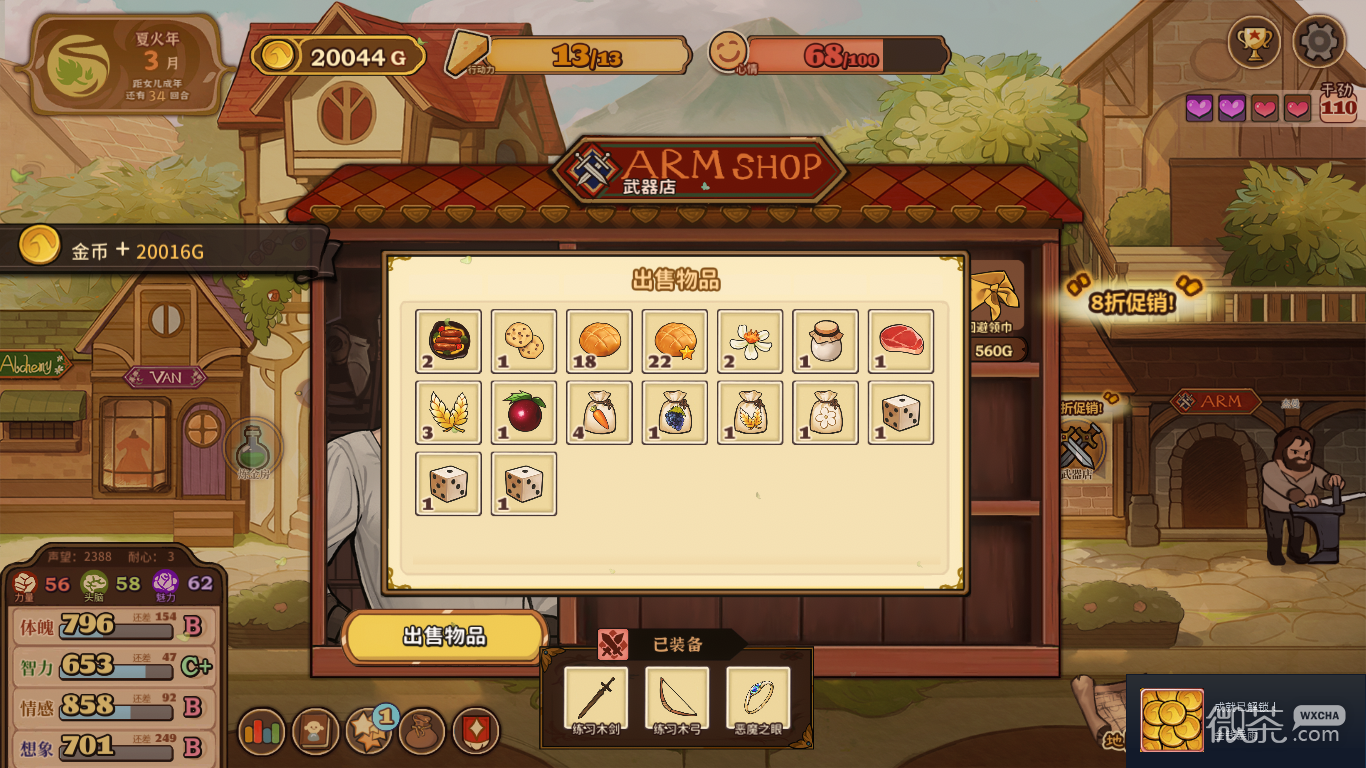The image size is (1366, 768).
Task: Open the colored bar chart stats icon
Action: pyautogui.click(x=262, y=732)
